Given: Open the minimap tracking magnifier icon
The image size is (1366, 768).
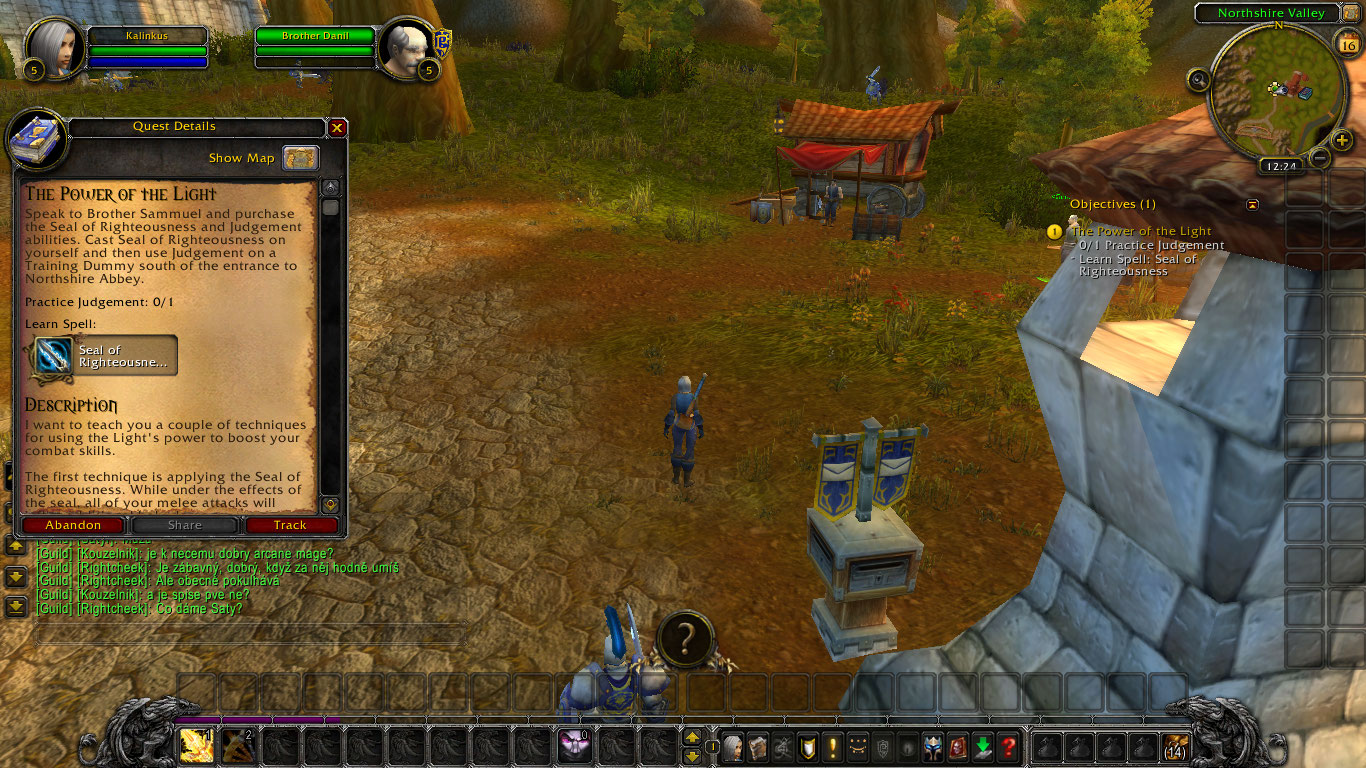Looking at the screenshot, I should coord(1200,79).
